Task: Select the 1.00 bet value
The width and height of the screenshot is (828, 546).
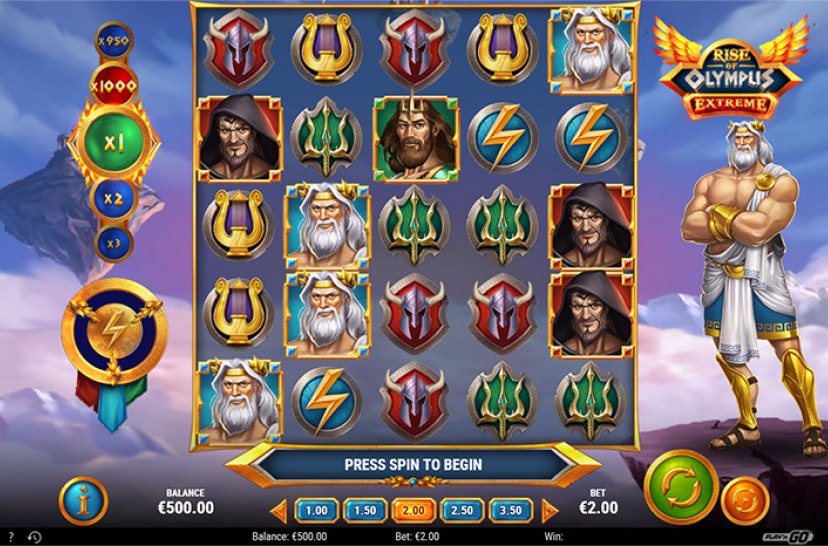Action: (316, 510)
